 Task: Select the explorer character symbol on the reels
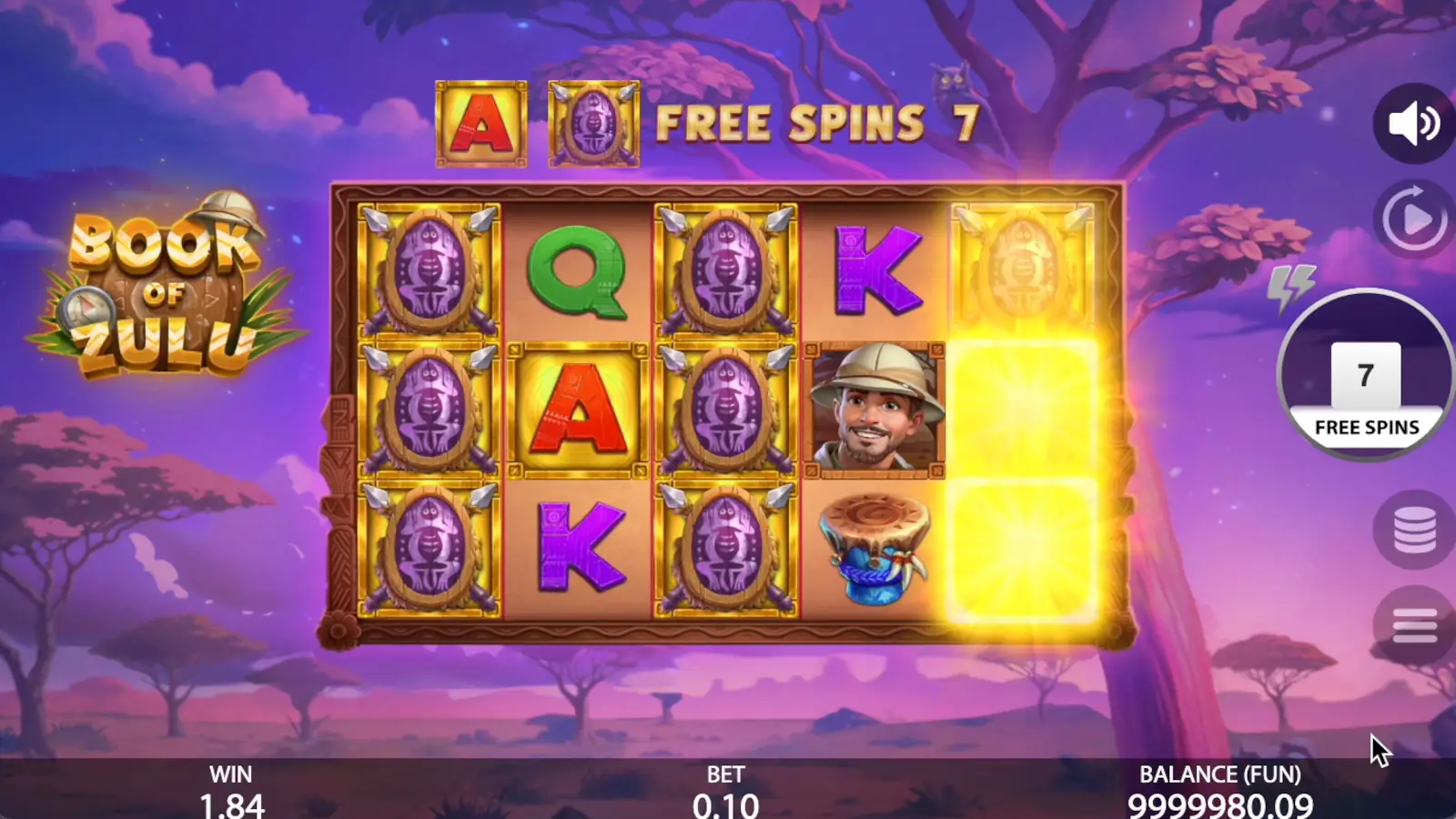[x=873, y=409]
